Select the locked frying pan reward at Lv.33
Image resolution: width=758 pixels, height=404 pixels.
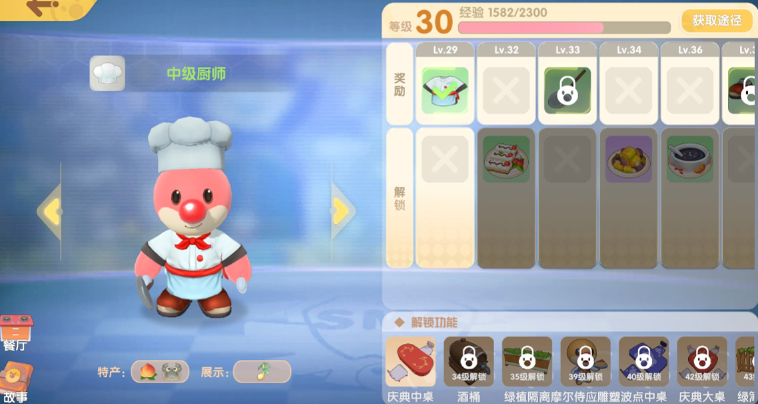tap(567, 90)
